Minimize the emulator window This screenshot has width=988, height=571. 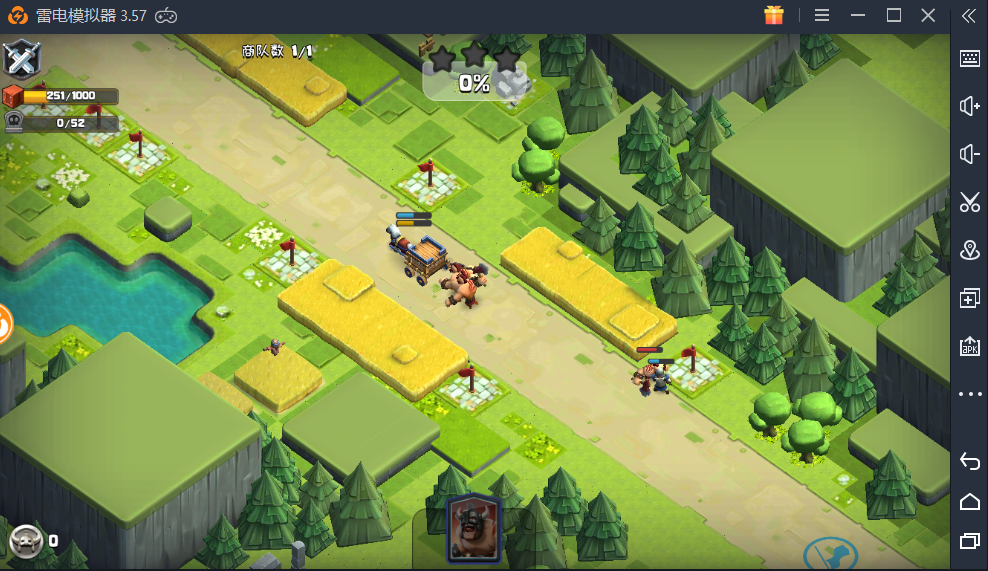858,15
